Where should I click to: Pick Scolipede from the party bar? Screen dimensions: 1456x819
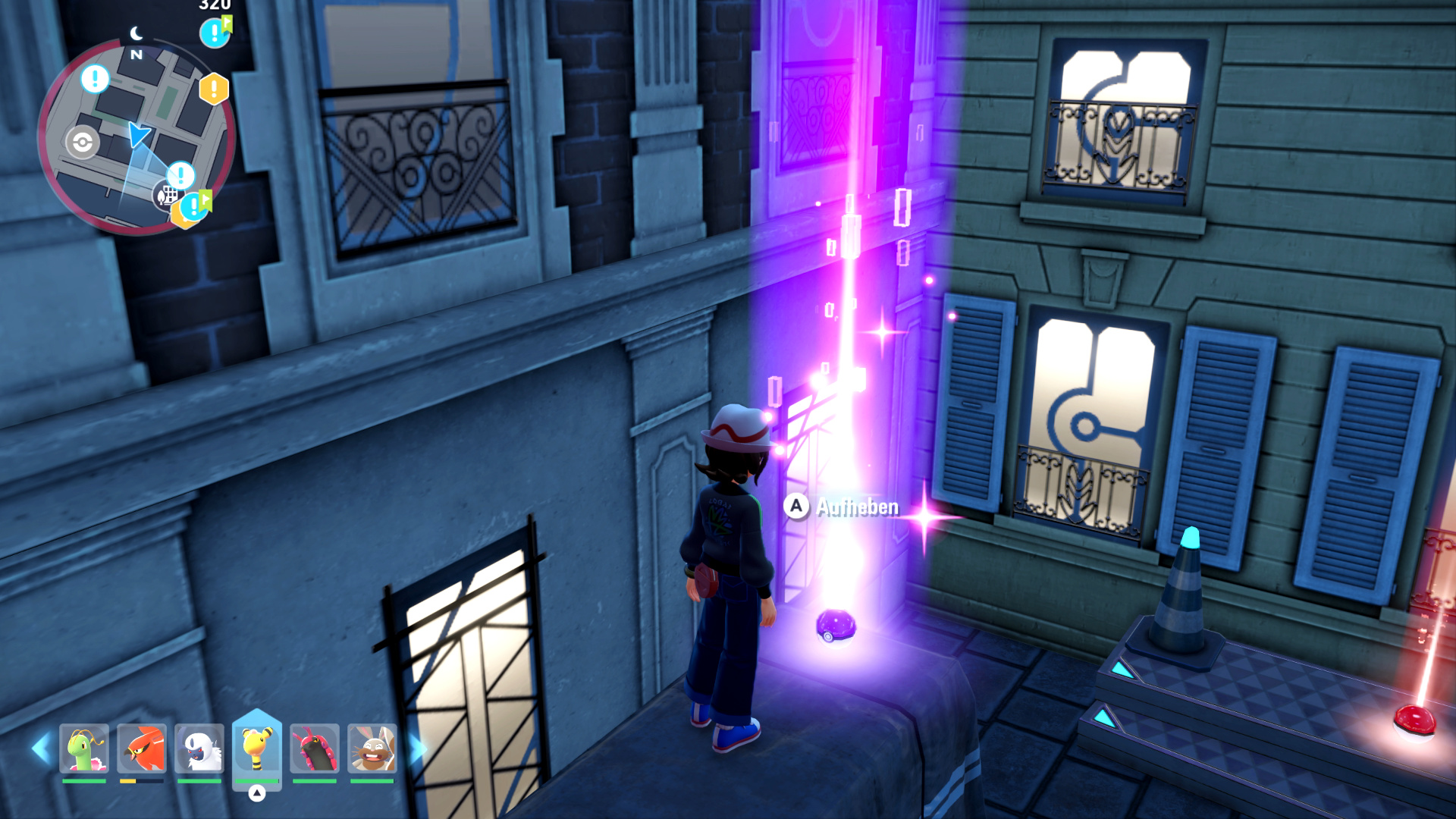tap(315, 749)
